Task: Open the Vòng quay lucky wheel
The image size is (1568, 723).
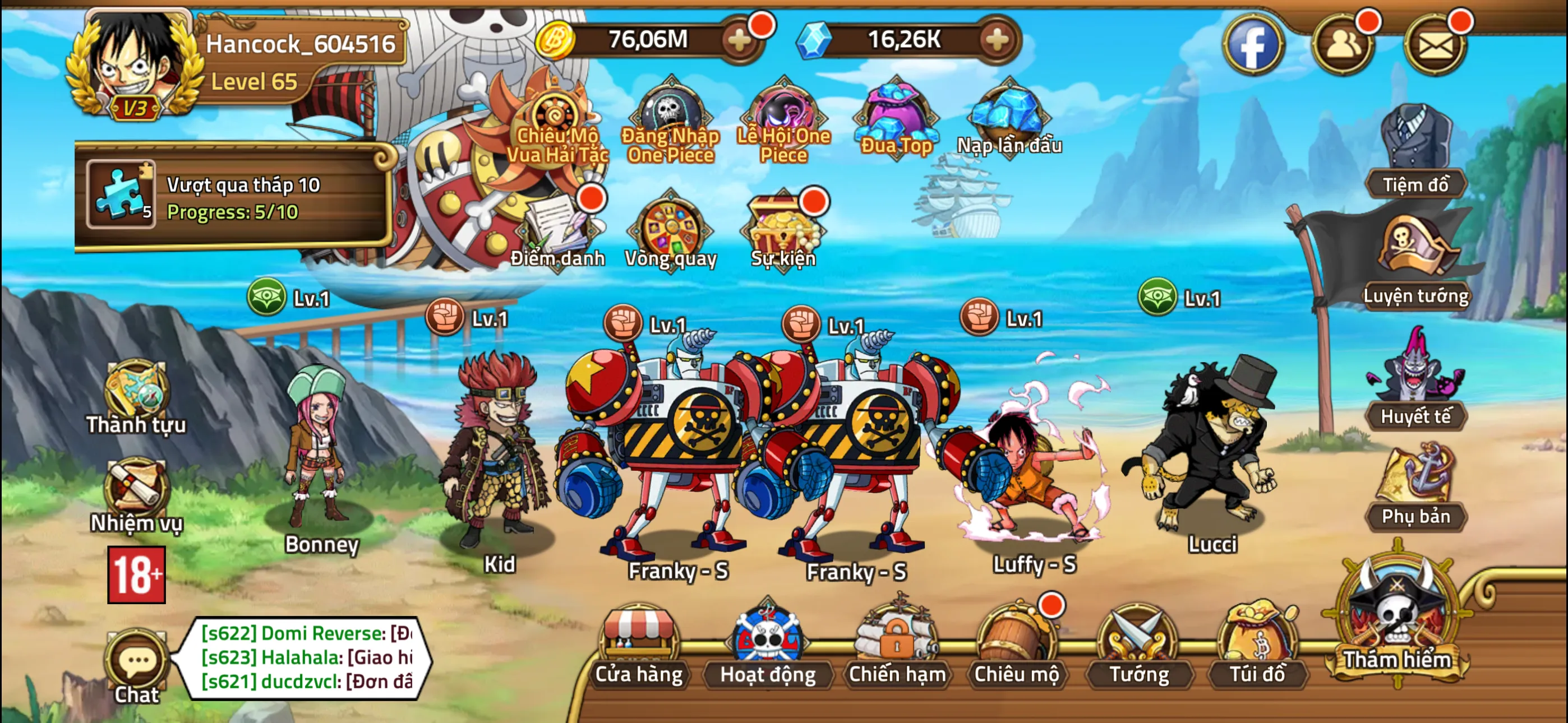Action: coord(671,231)
